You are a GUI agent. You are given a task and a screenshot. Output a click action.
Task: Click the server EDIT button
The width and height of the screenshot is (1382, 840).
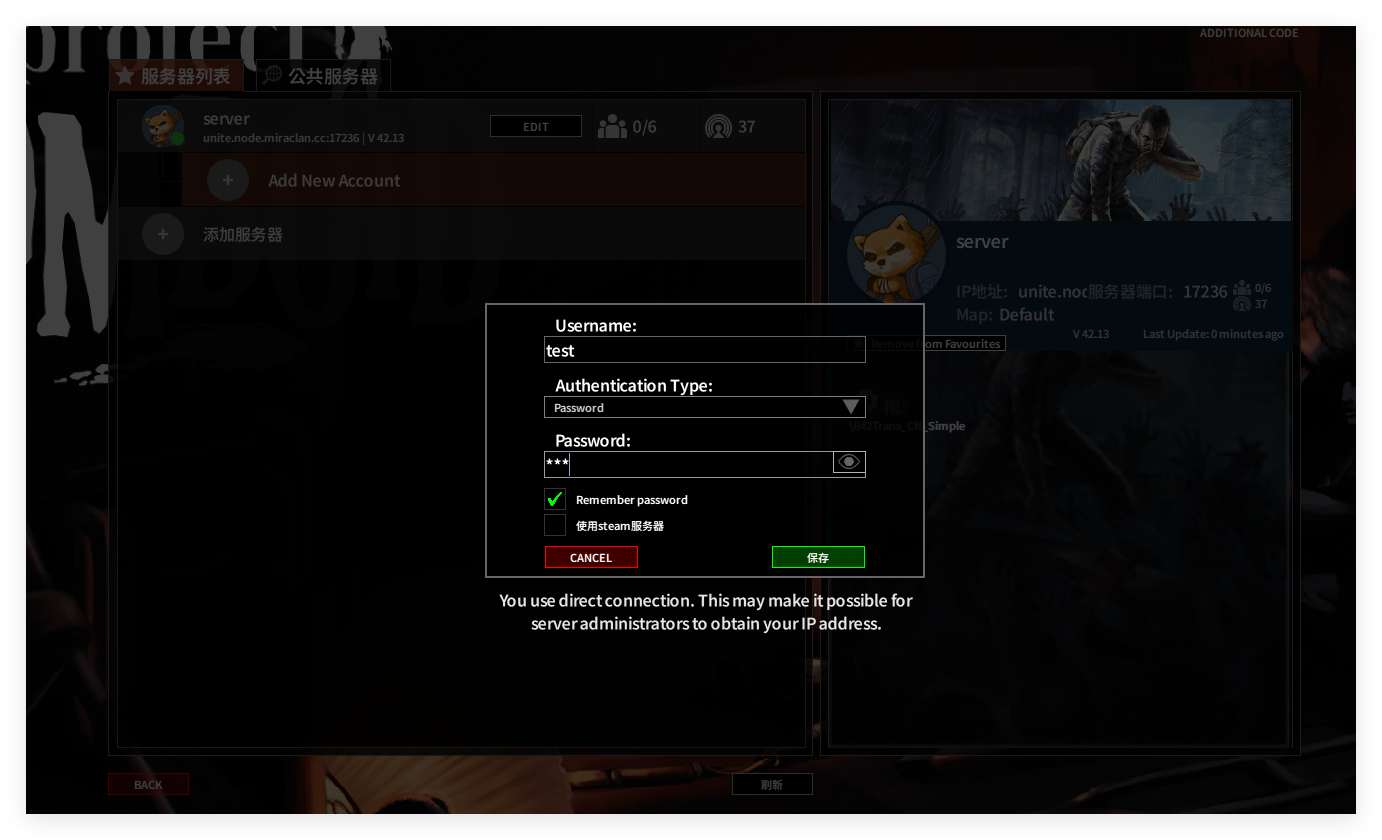click(x=535, y=127)
